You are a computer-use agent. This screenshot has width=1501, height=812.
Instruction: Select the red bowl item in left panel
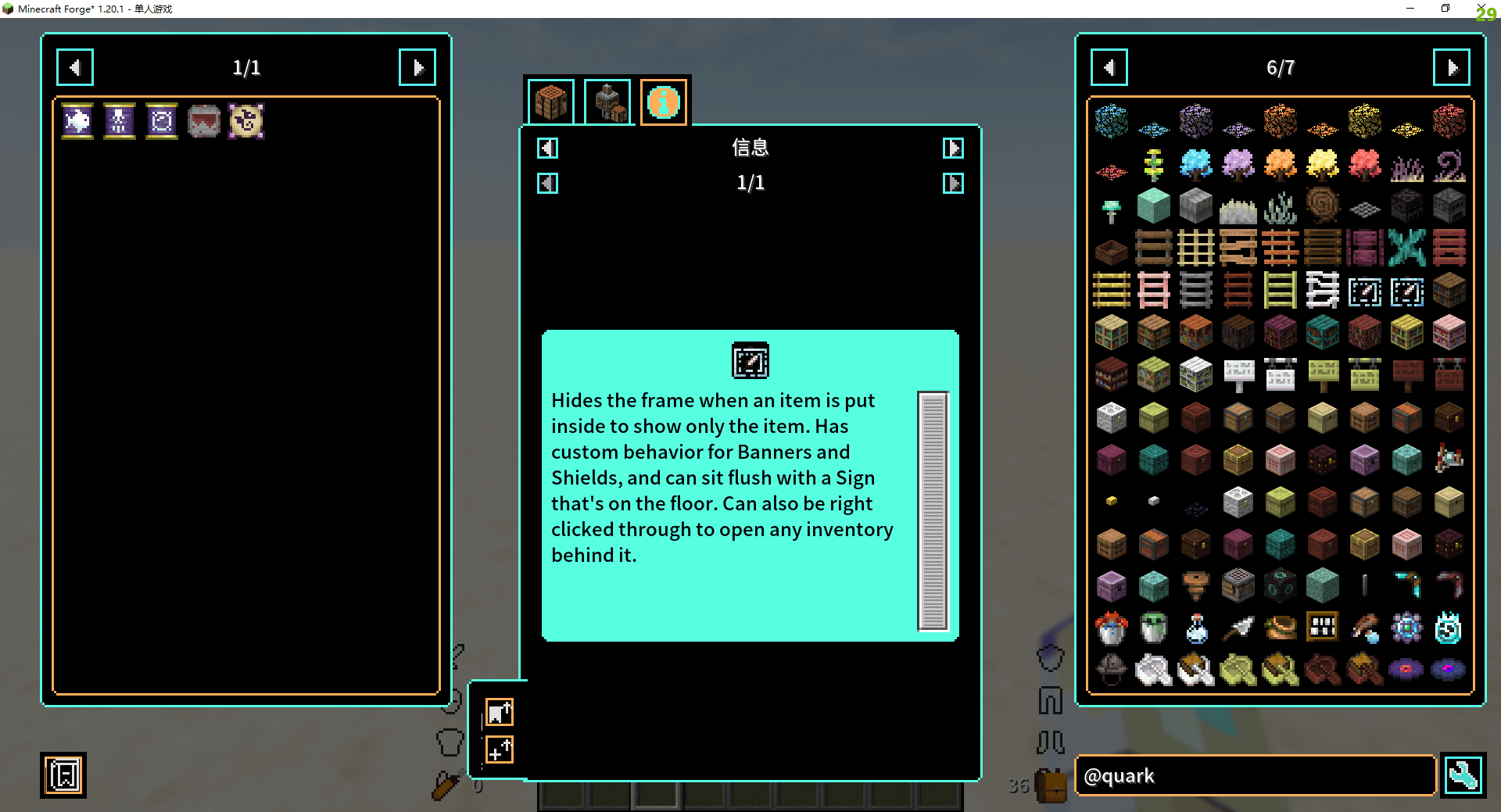tap(204, 121)
